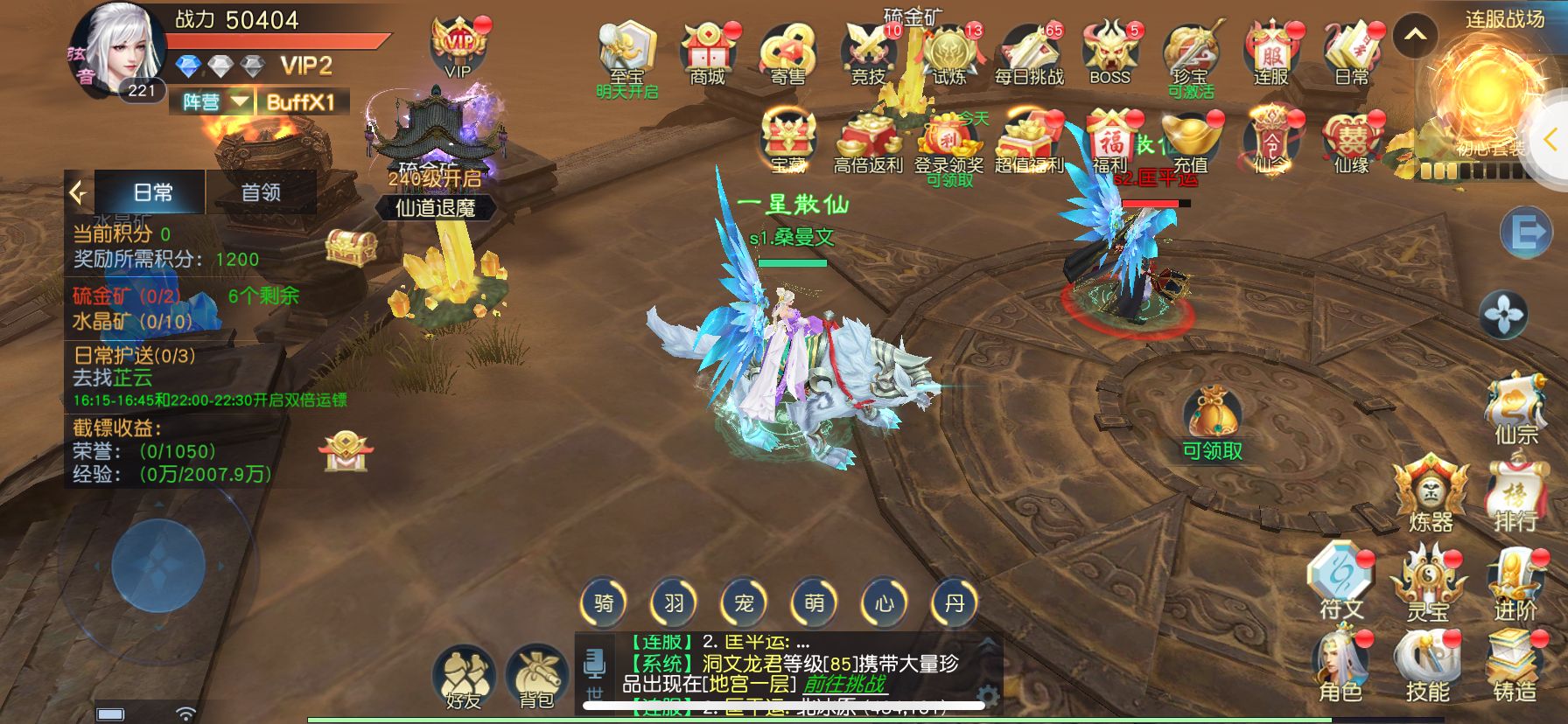Collapse the top icon bar arrow
Screen dimensions: 1568x724
point(1415,36)
